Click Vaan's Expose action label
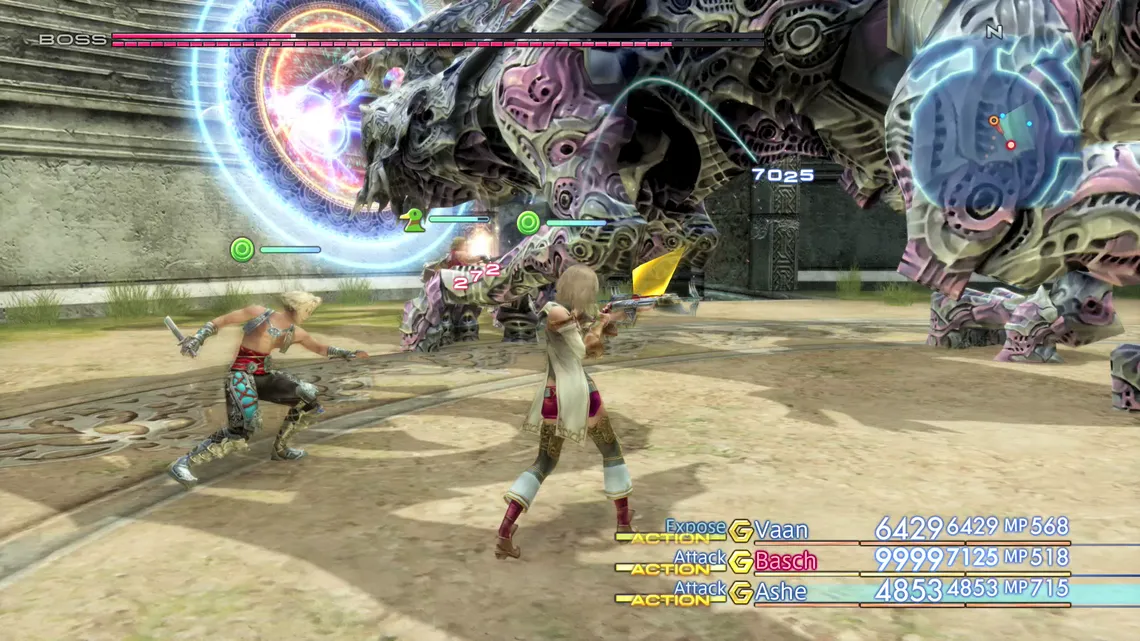Viewport: 1140px width, 641px height. point(695,526)
